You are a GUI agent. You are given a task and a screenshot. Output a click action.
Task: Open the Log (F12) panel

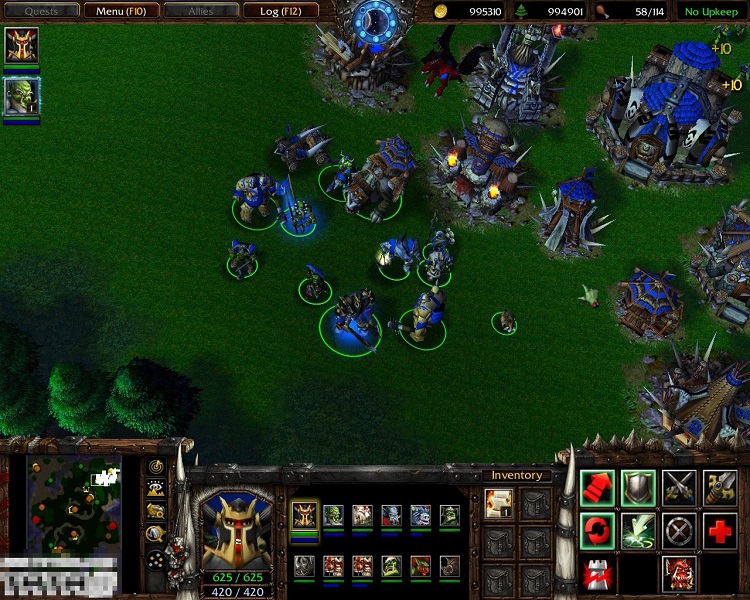pos(283,11)
